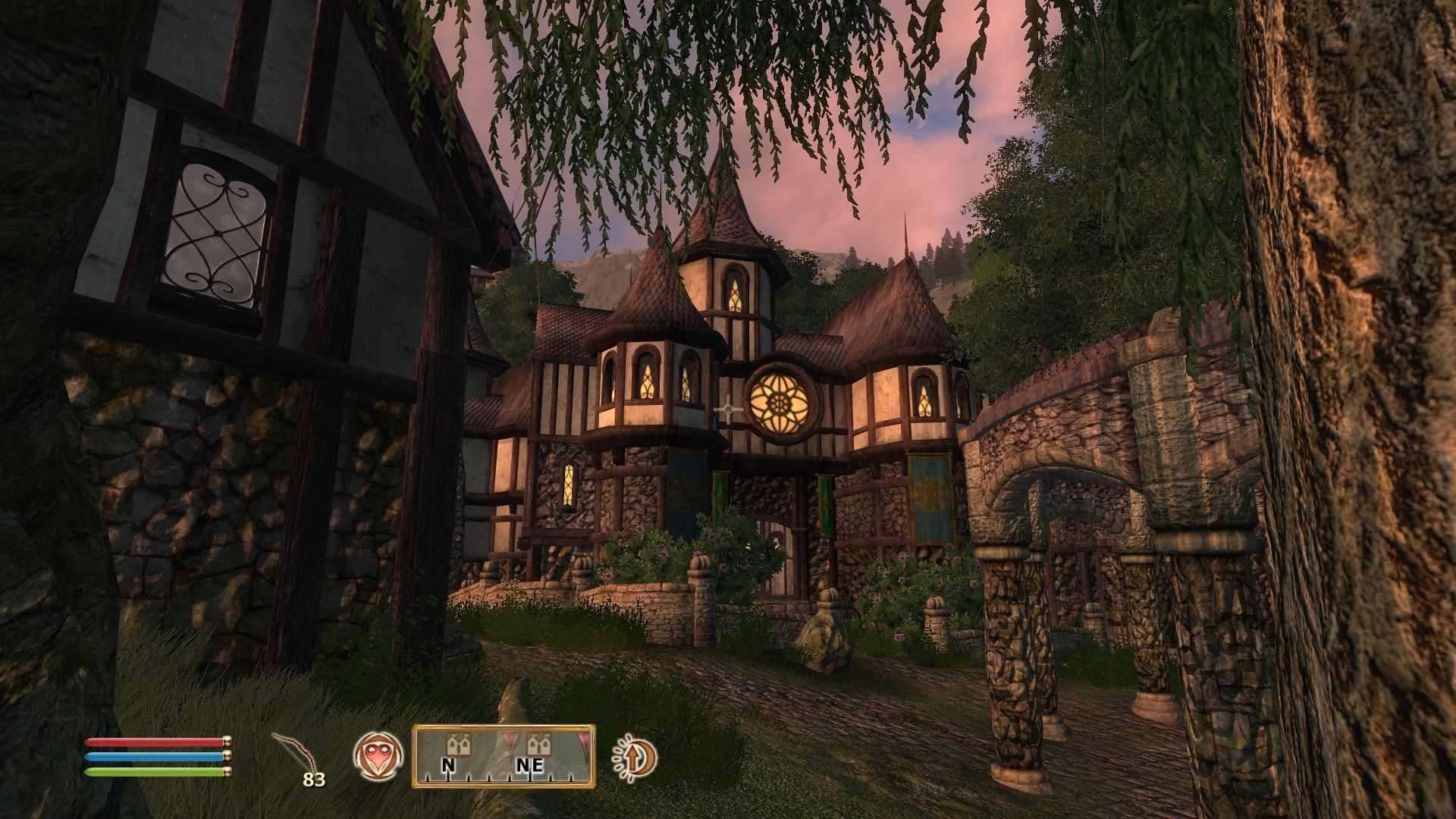Click the compass bar
Screen dimensions: 1456x819
(x=503, y=756)
